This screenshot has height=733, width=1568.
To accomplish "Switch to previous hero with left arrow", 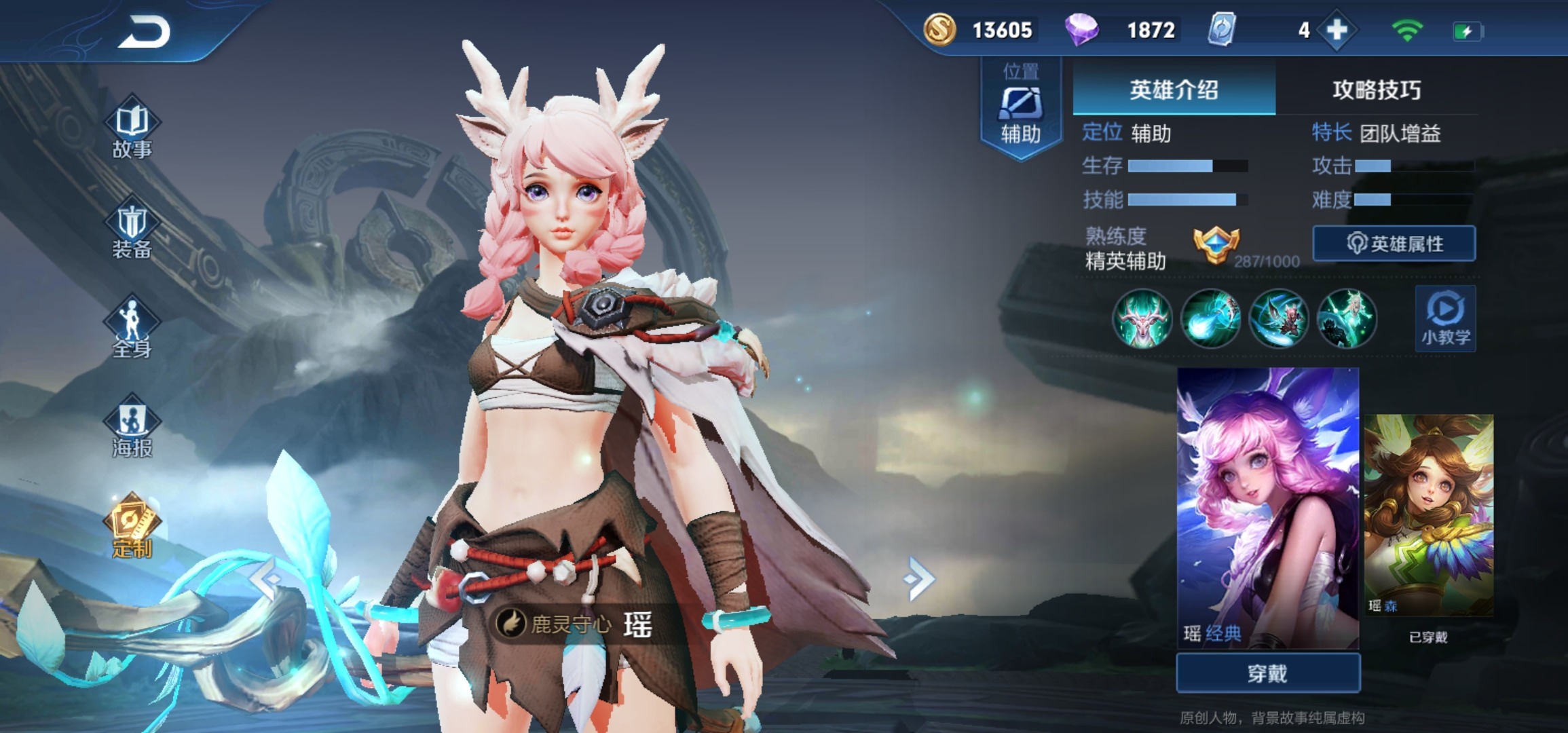I will click(266, 579).
